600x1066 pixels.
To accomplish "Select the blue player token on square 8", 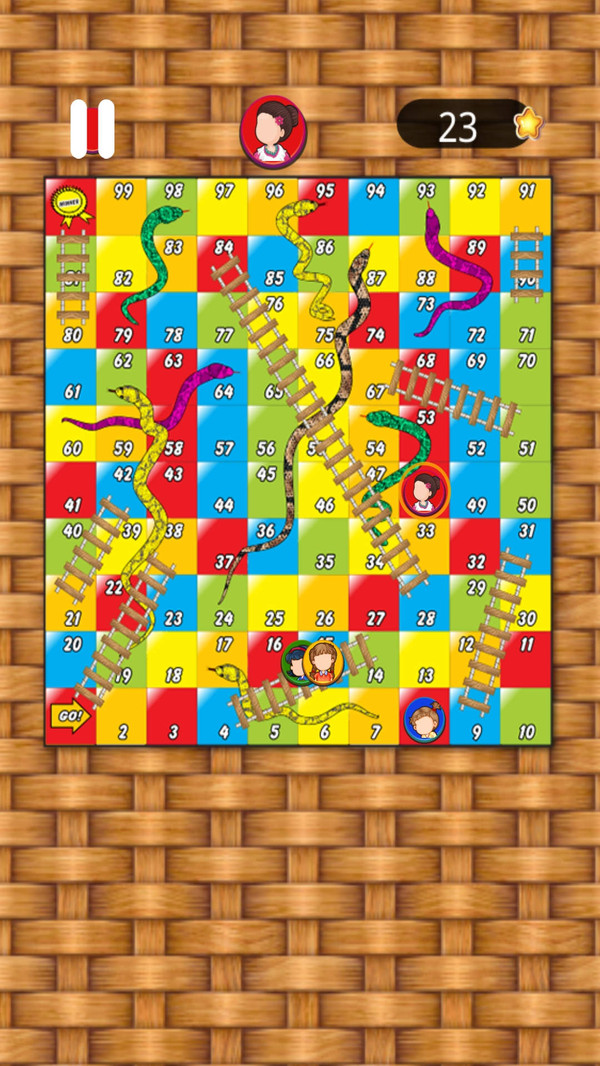I will coord(426,719).
